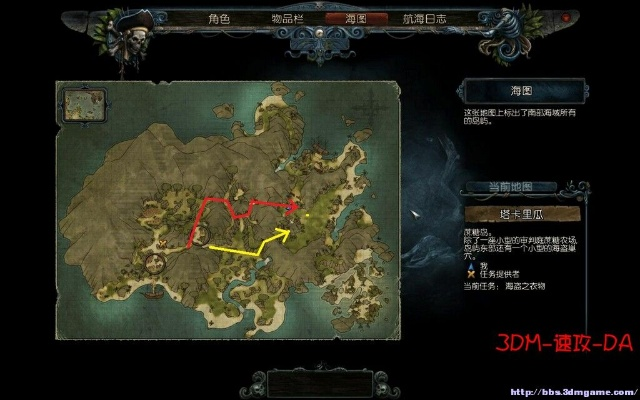This screenshot has height=400, width=640.
Task: Select the 海图 sea chart tab
Action: pos(356,18)
